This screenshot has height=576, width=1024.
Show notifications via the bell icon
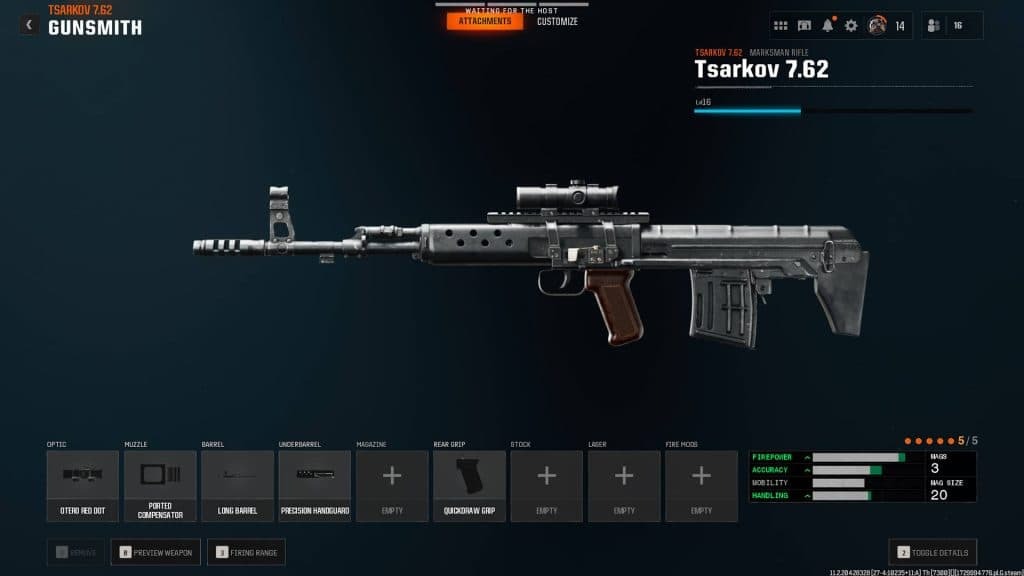click(828, 26)
